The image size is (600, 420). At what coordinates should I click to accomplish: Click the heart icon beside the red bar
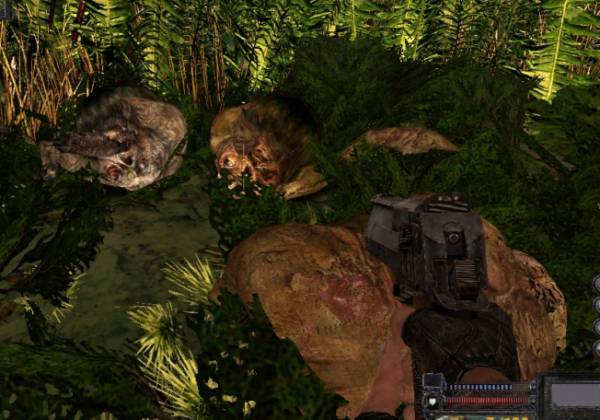[x=432, y=403]
